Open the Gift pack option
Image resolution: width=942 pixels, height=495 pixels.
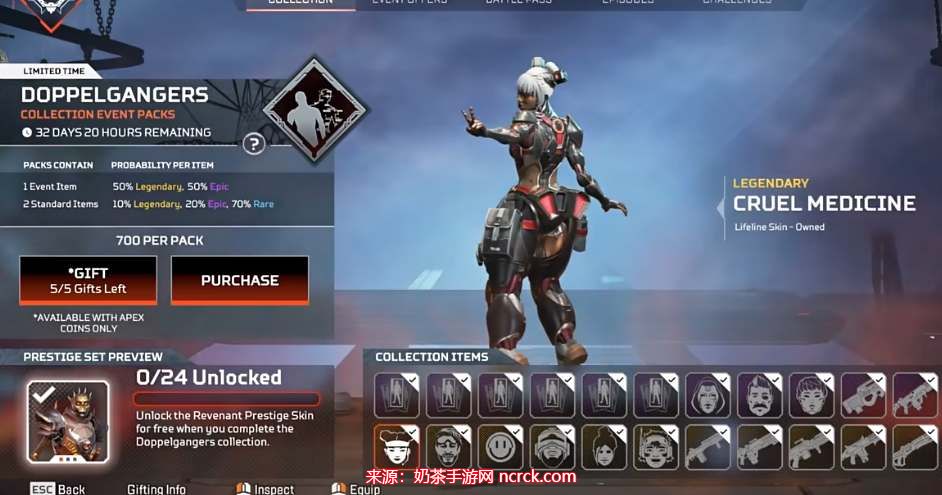[88, 280]
